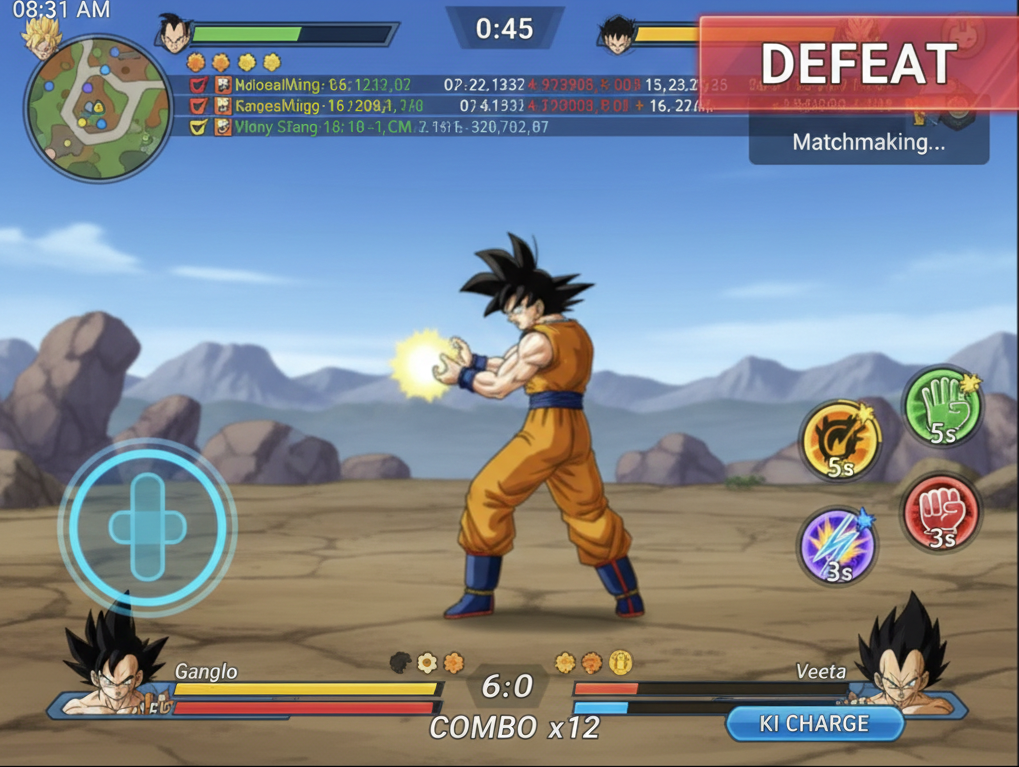Activate the orange flame skill
Image resolution: width=1019 pixels, height=767 pixels.
[x=840, y=441]
